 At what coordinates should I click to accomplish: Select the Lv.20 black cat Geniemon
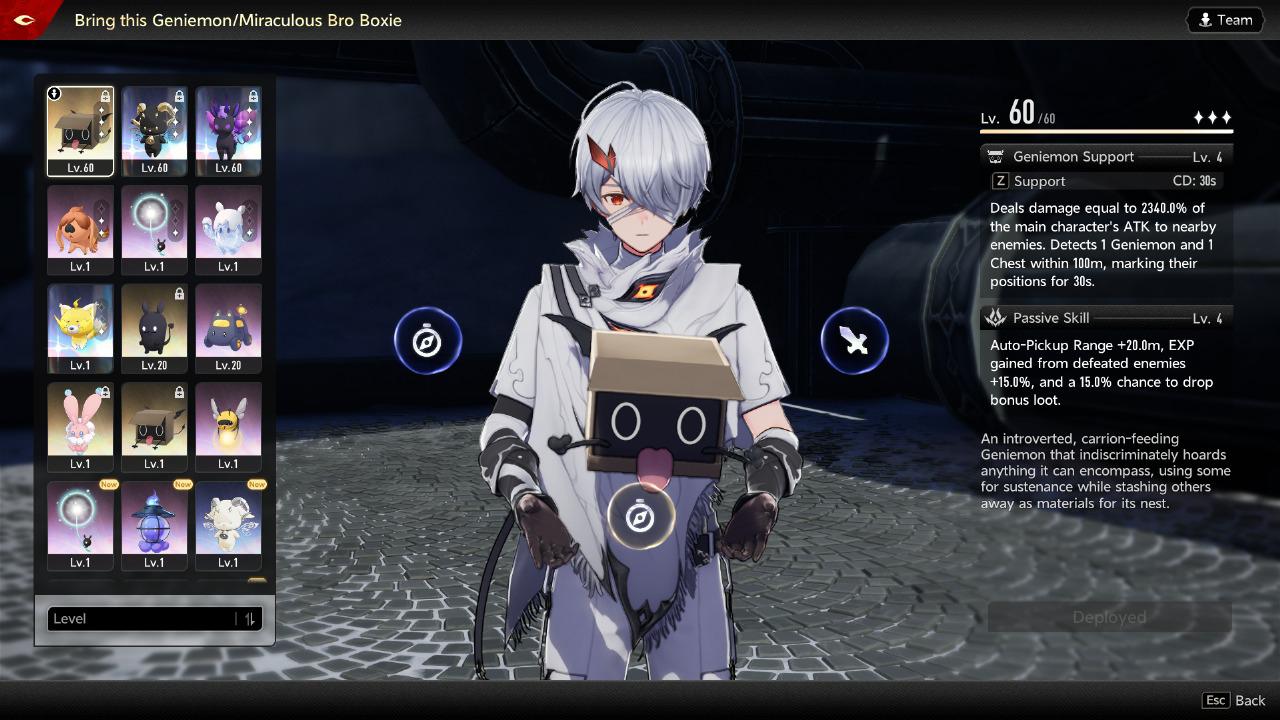[154, 328]
